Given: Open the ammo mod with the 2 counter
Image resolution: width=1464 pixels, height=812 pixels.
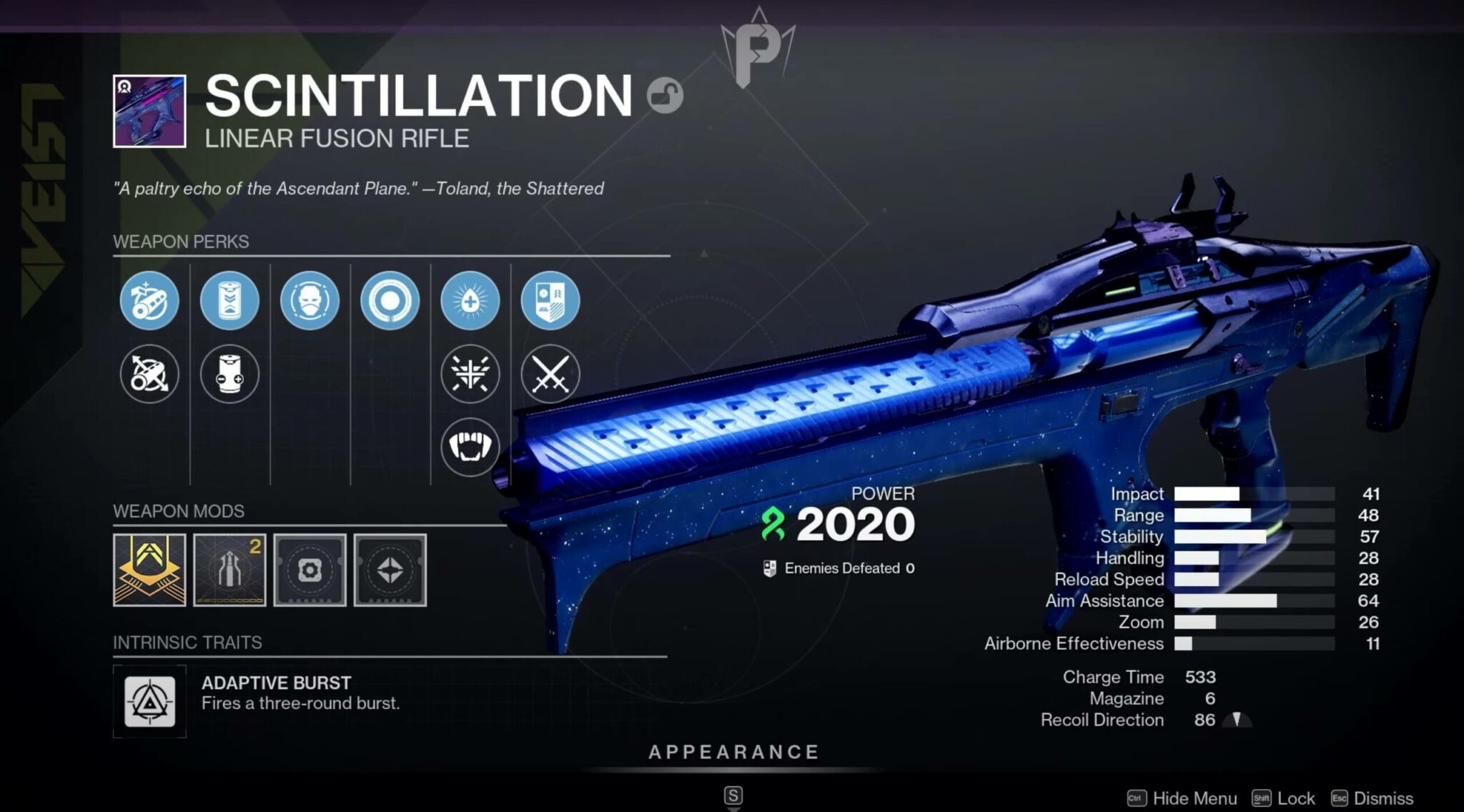Looking at the screenshot, I should tap(229, 570).
